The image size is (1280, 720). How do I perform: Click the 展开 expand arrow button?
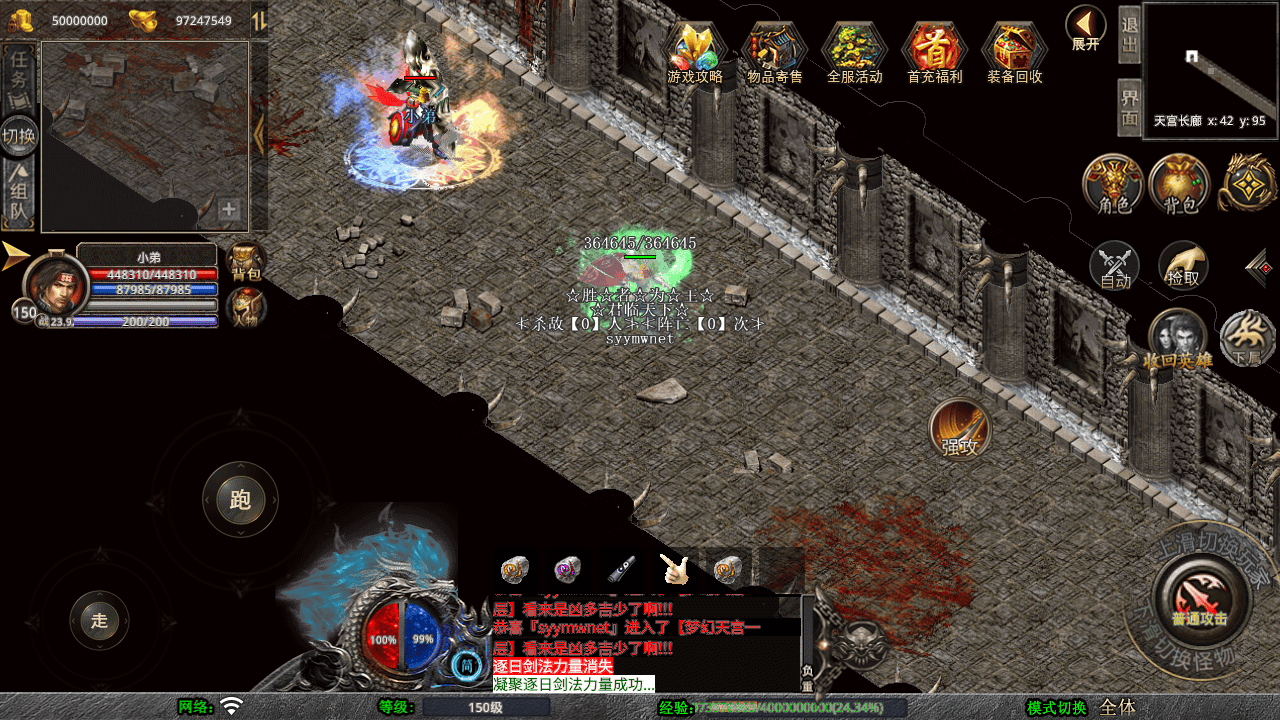coord(1085,27)
